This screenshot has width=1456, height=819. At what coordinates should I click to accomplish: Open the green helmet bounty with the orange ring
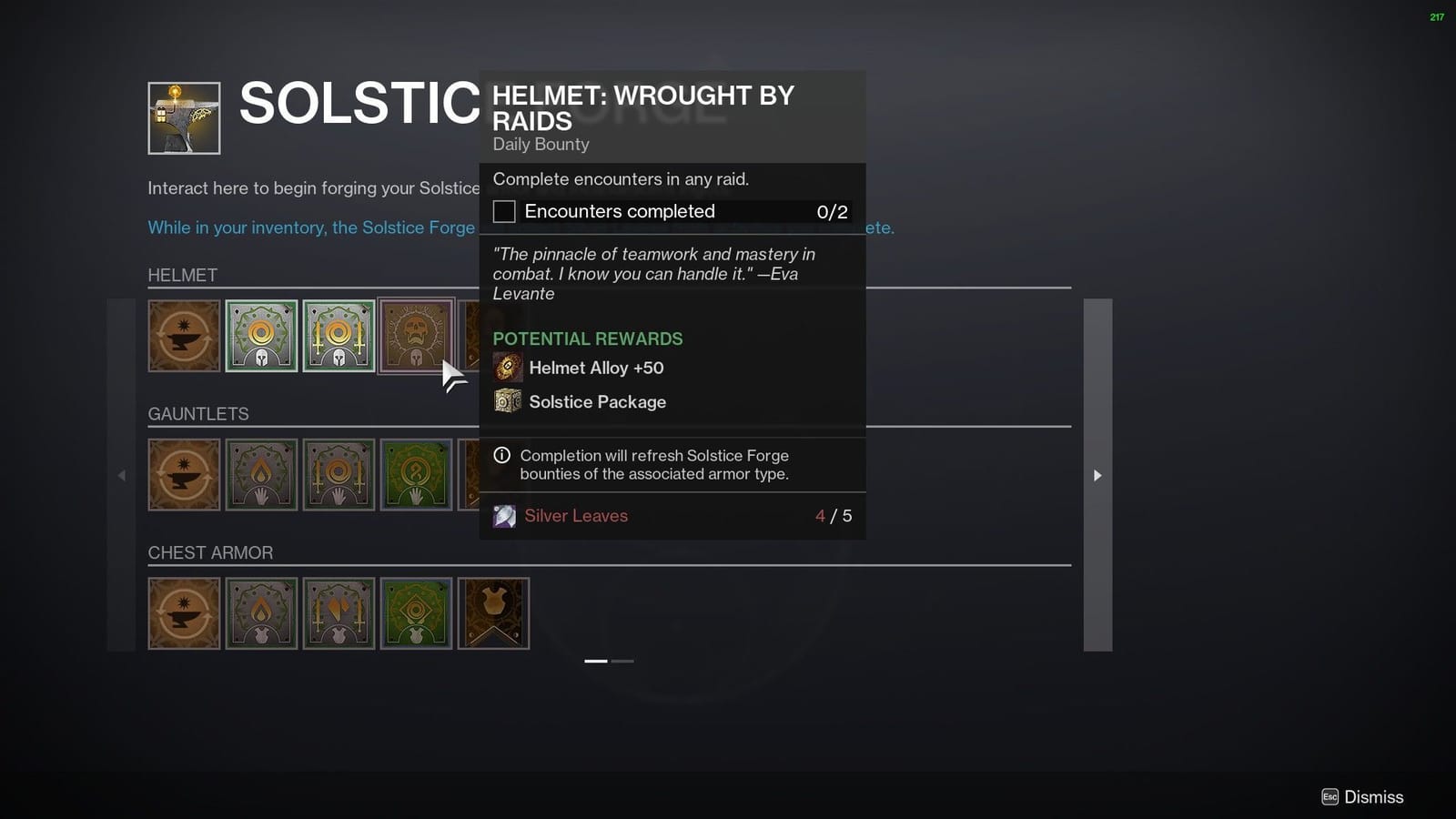(x=261, y=336)
